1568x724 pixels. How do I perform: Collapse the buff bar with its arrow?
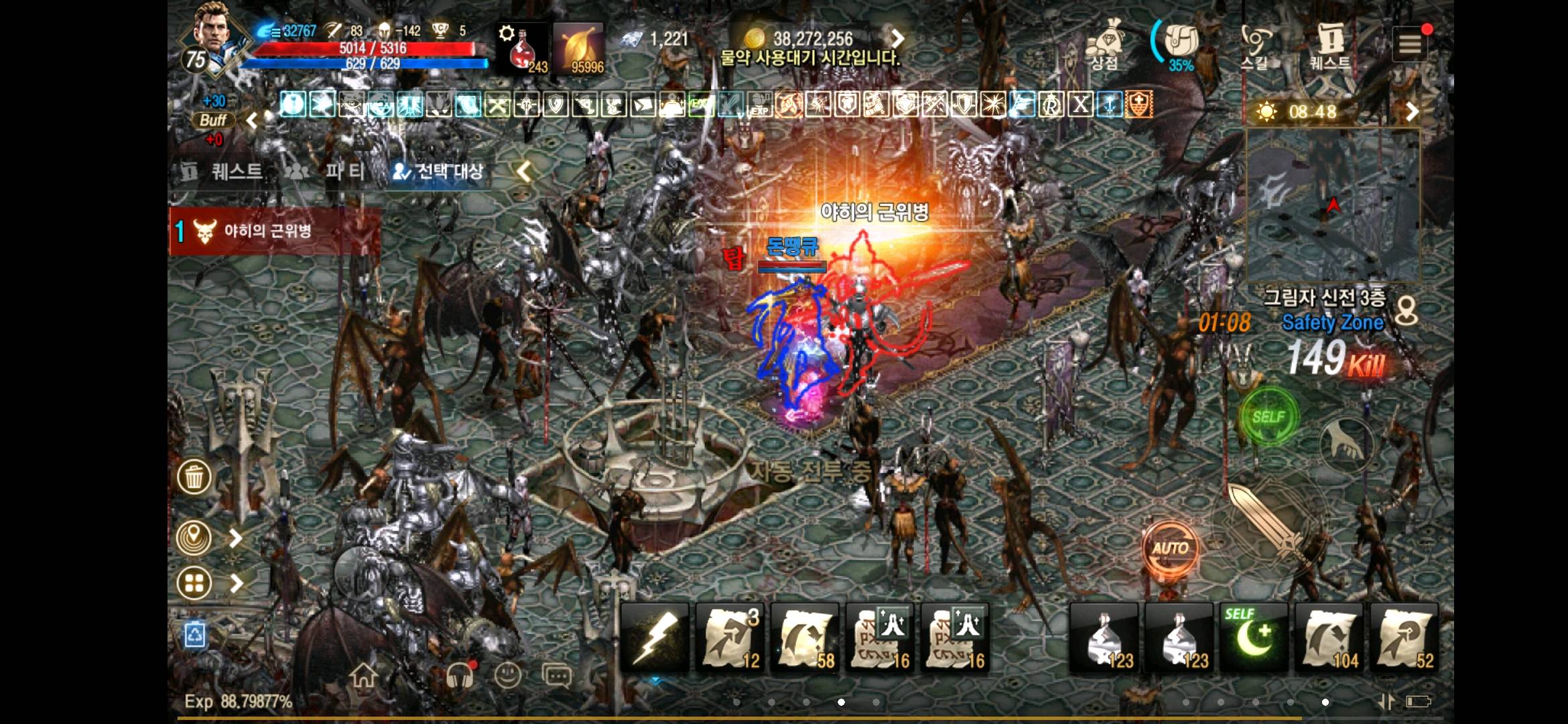pyautogui.click(x=251, y=122)
